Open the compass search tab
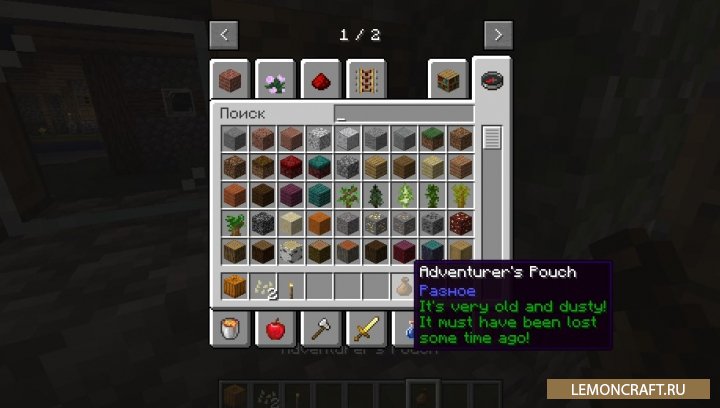This screenshot has height=408, width=720. click(493, 80)
